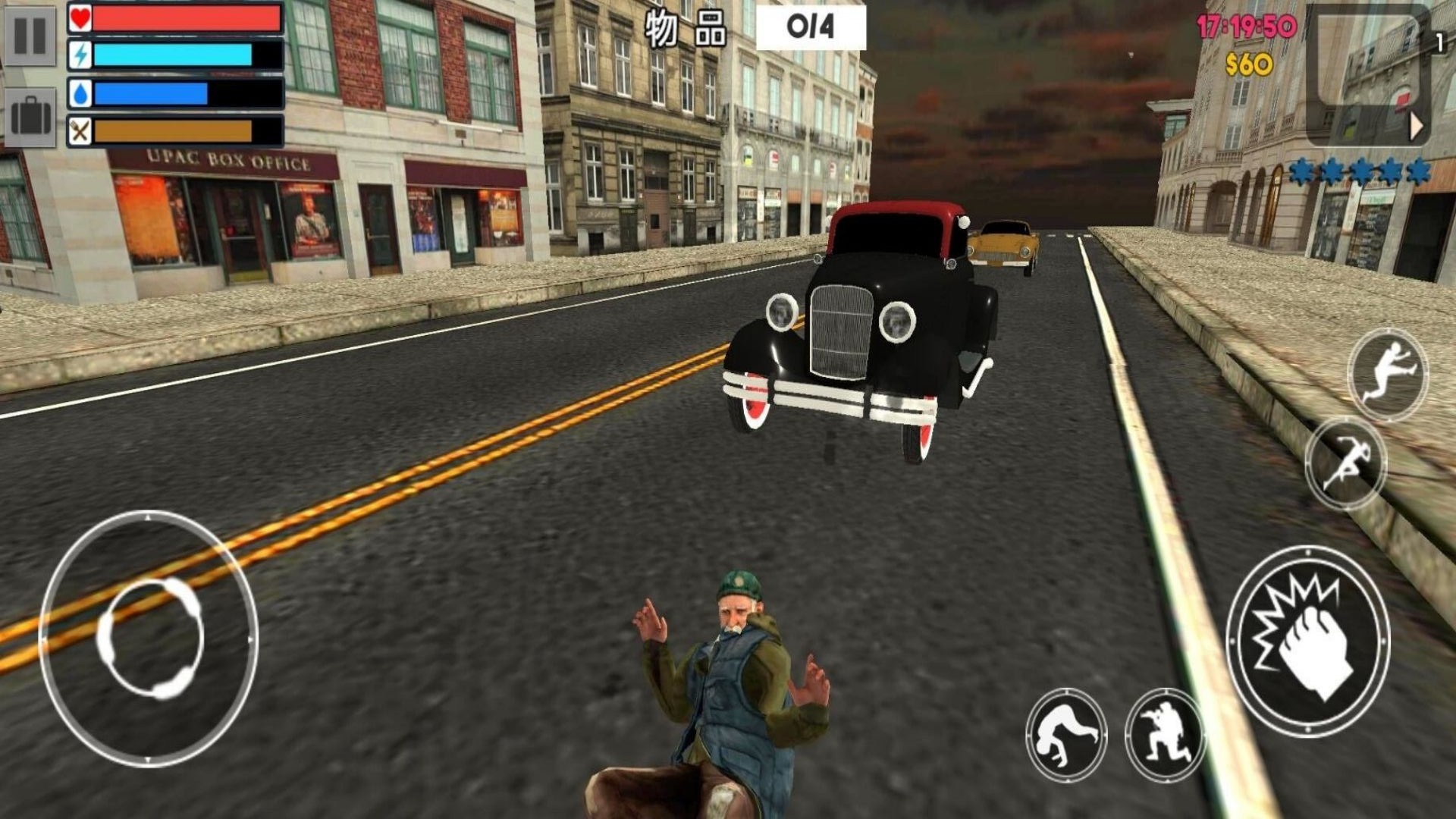Tap the virtual movement joystick

click(149, 639)
